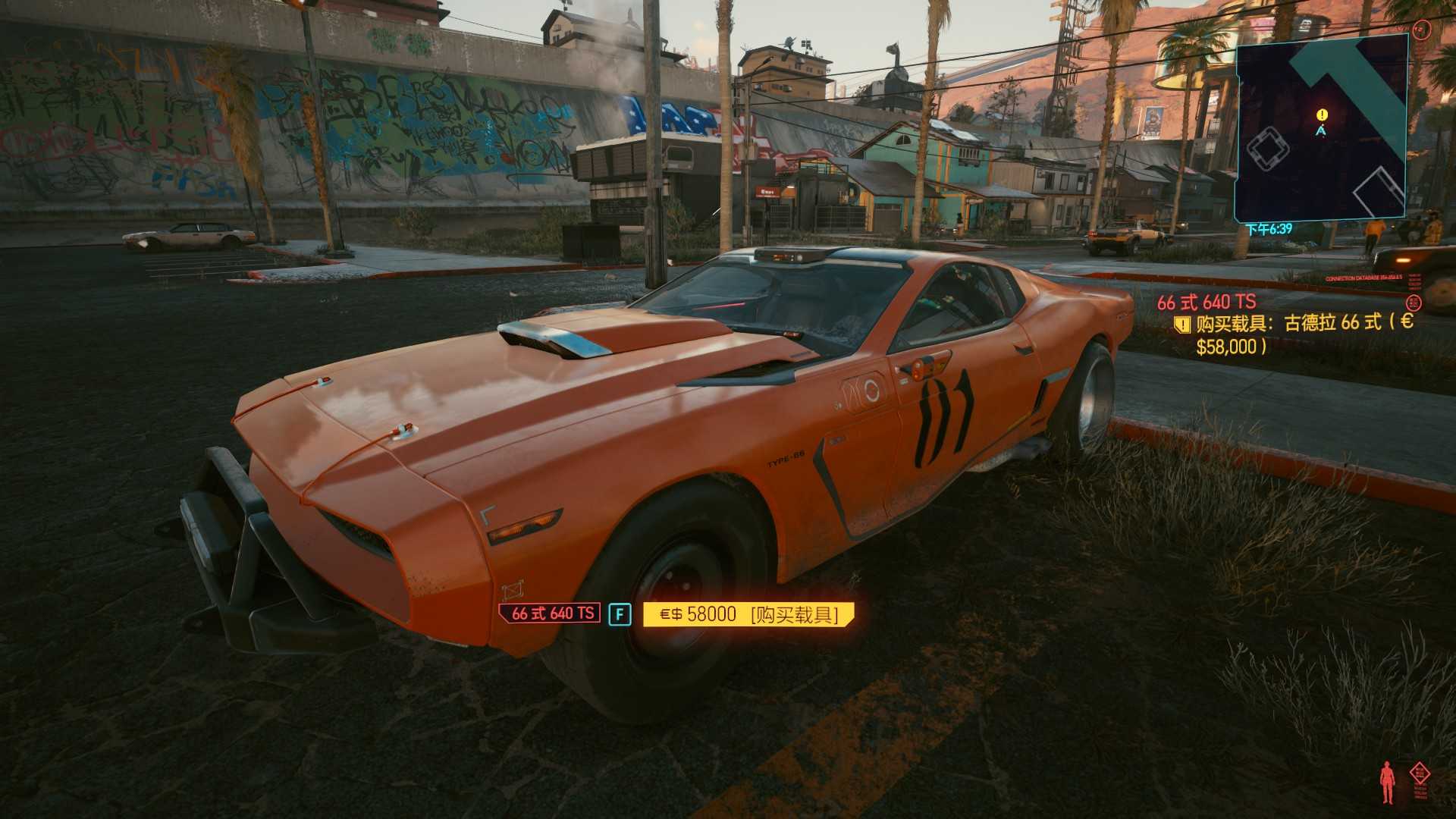Click the red character body status icon

click(x=1389, y=783)
